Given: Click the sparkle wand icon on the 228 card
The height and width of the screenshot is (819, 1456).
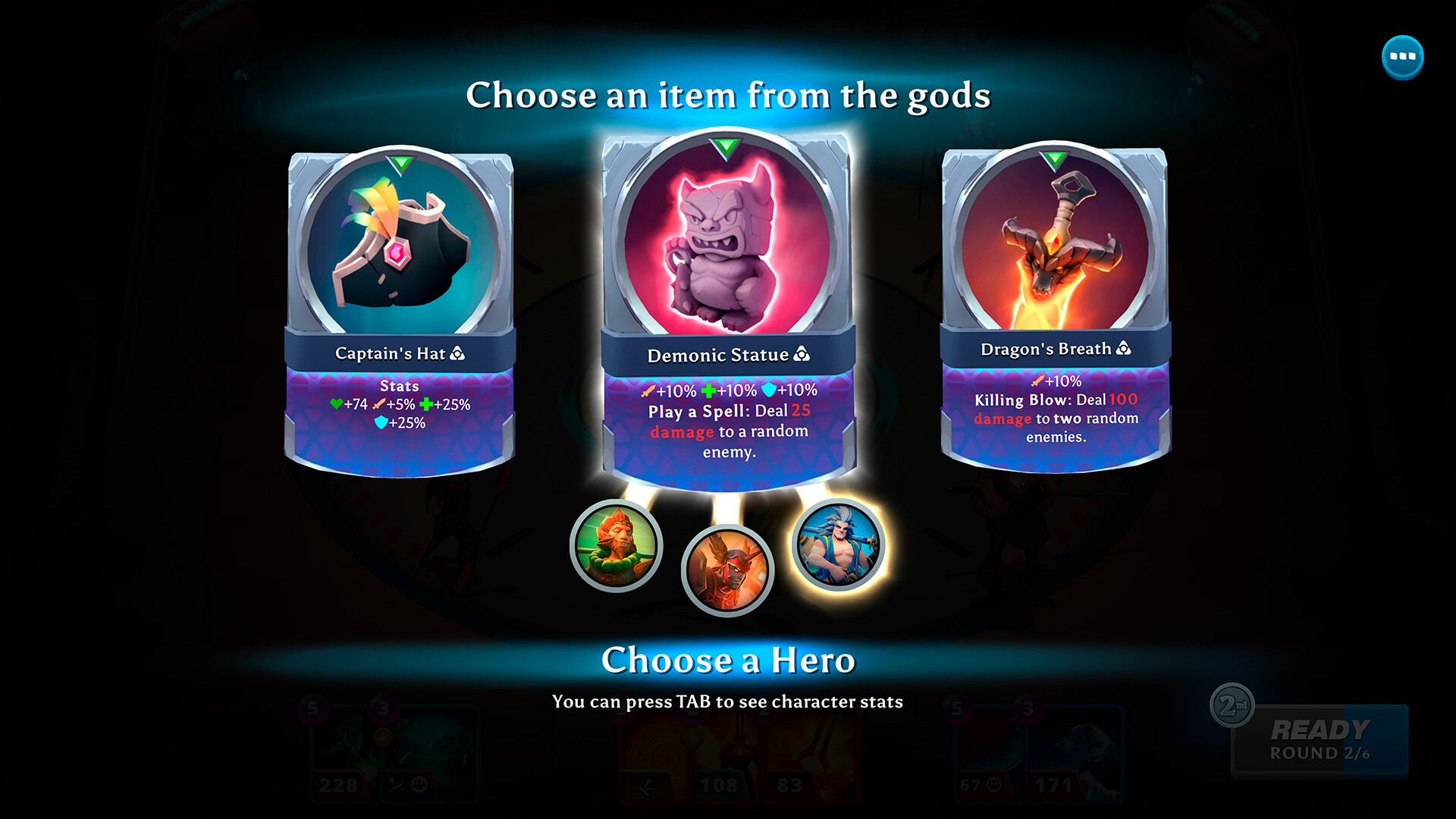Looking at the screenshot, I should coord(394,784).
